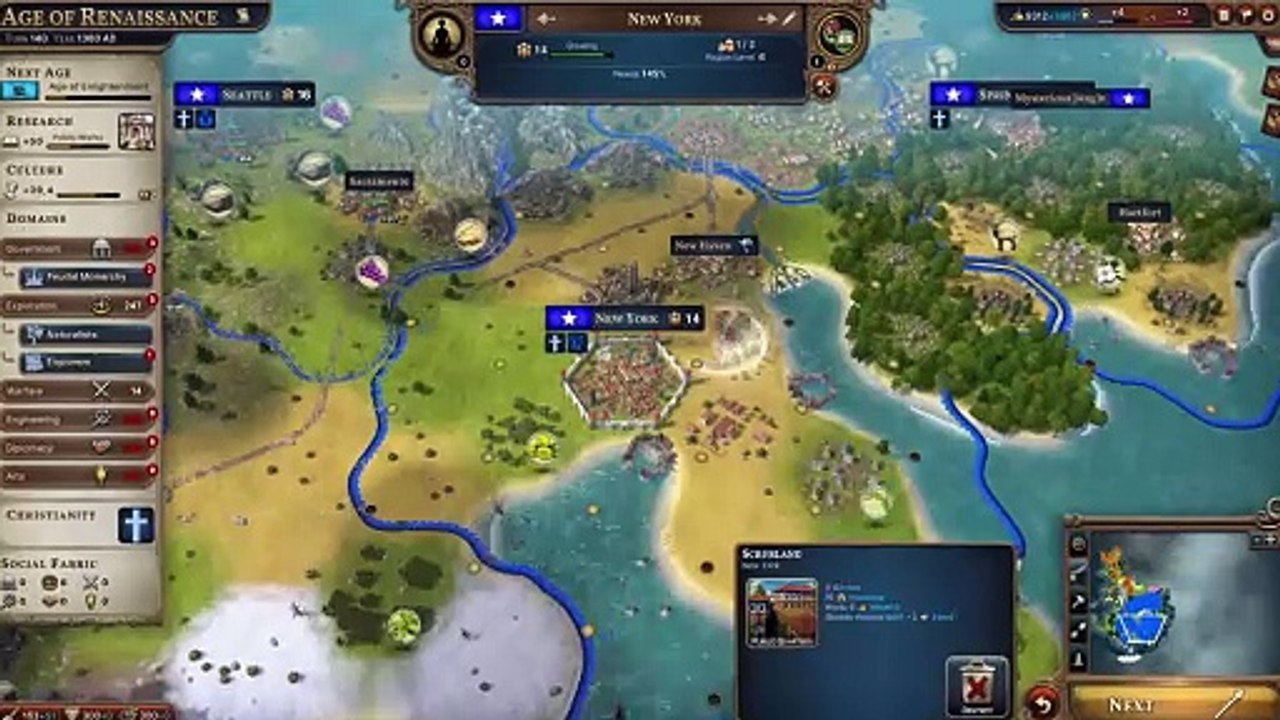Open the Christianity religion cross icon
This screenshot has width=1280, height=720.
(x=136, y=525)
